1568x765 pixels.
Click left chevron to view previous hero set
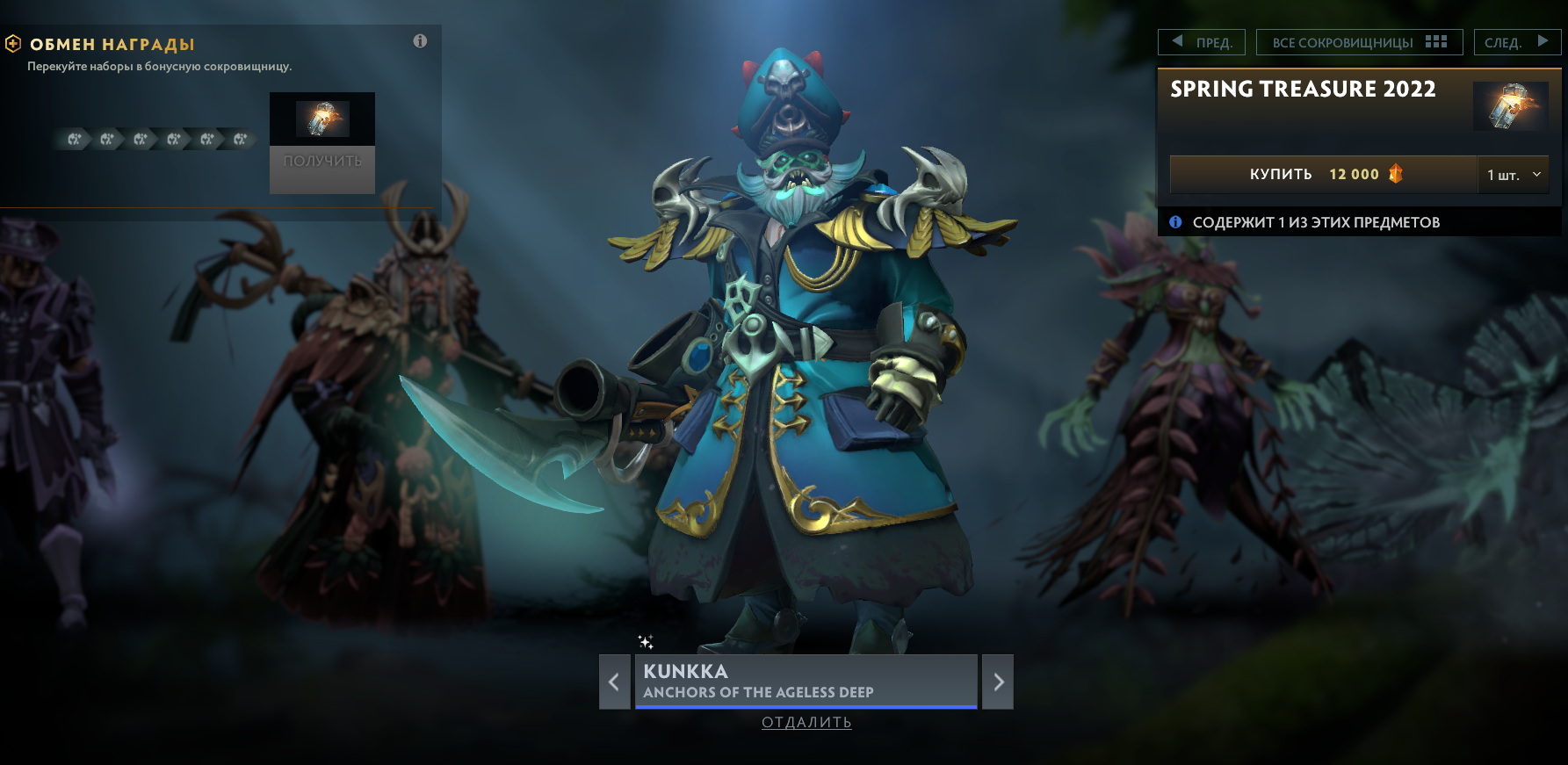pos(613,682)
